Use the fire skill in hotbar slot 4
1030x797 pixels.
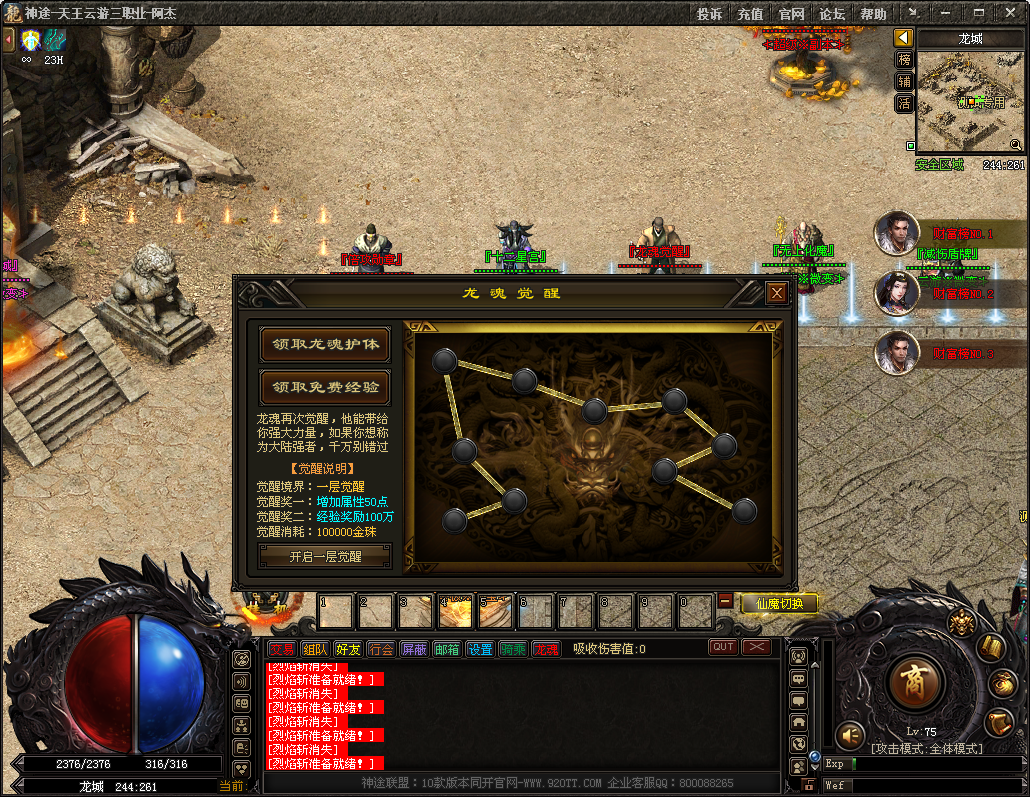456,611
